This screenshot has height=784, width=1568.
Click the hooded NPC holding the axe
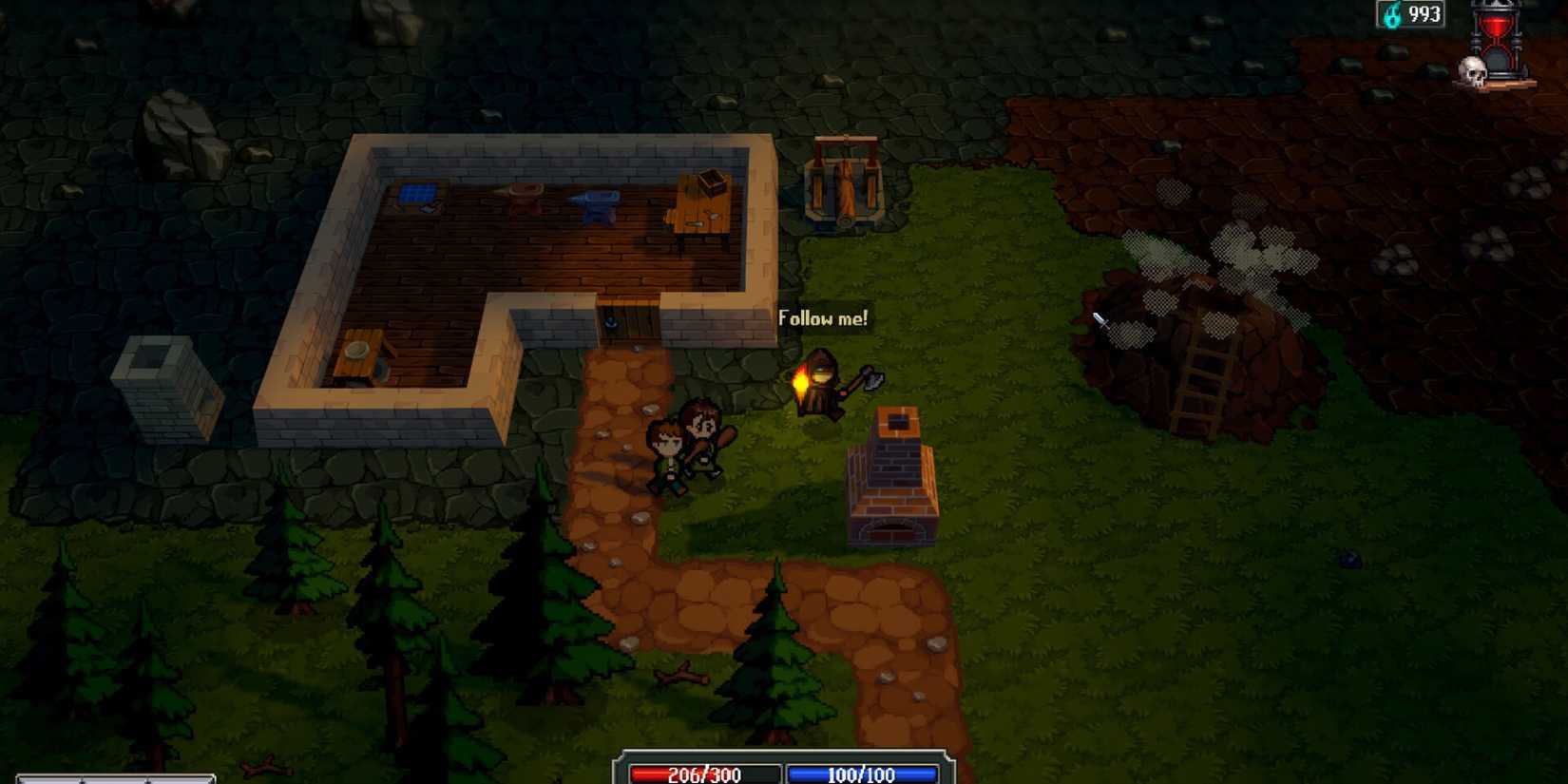[x=825, y=380]
